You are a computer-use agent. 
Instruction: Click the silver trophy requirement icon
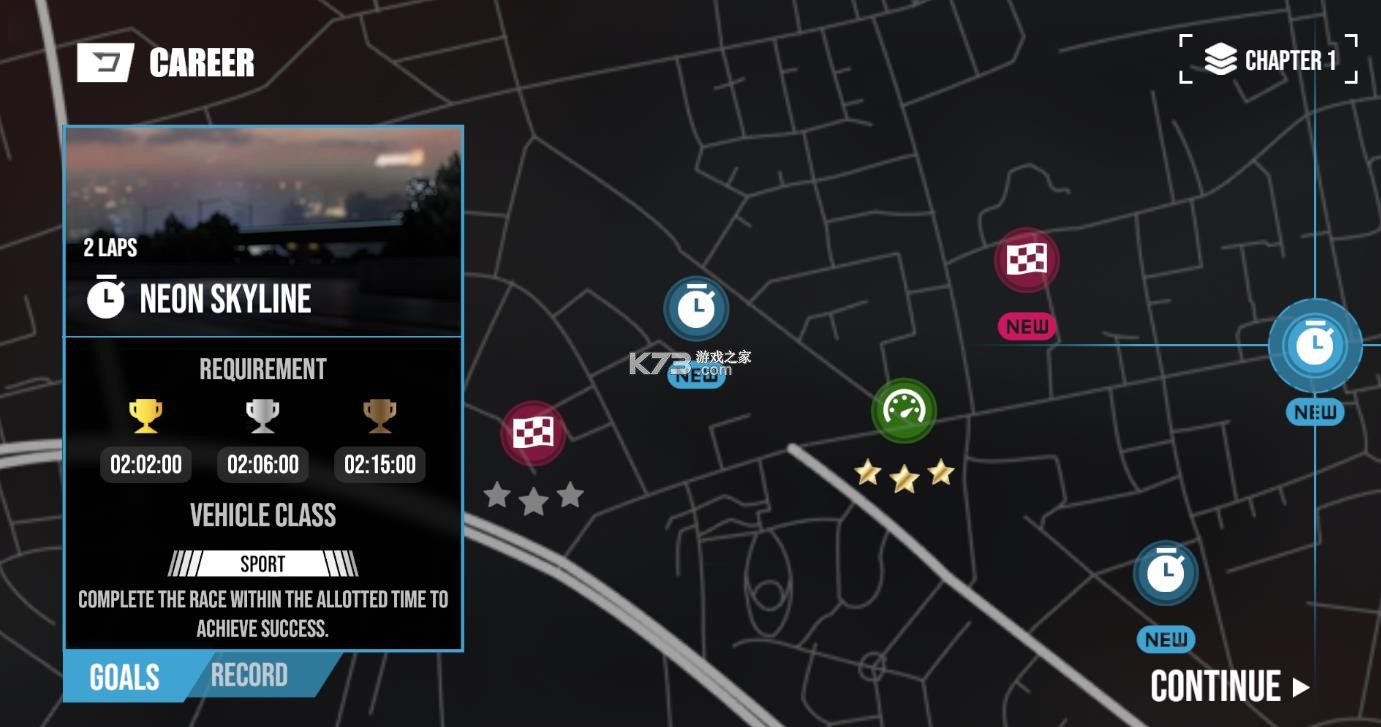point(262,414)
